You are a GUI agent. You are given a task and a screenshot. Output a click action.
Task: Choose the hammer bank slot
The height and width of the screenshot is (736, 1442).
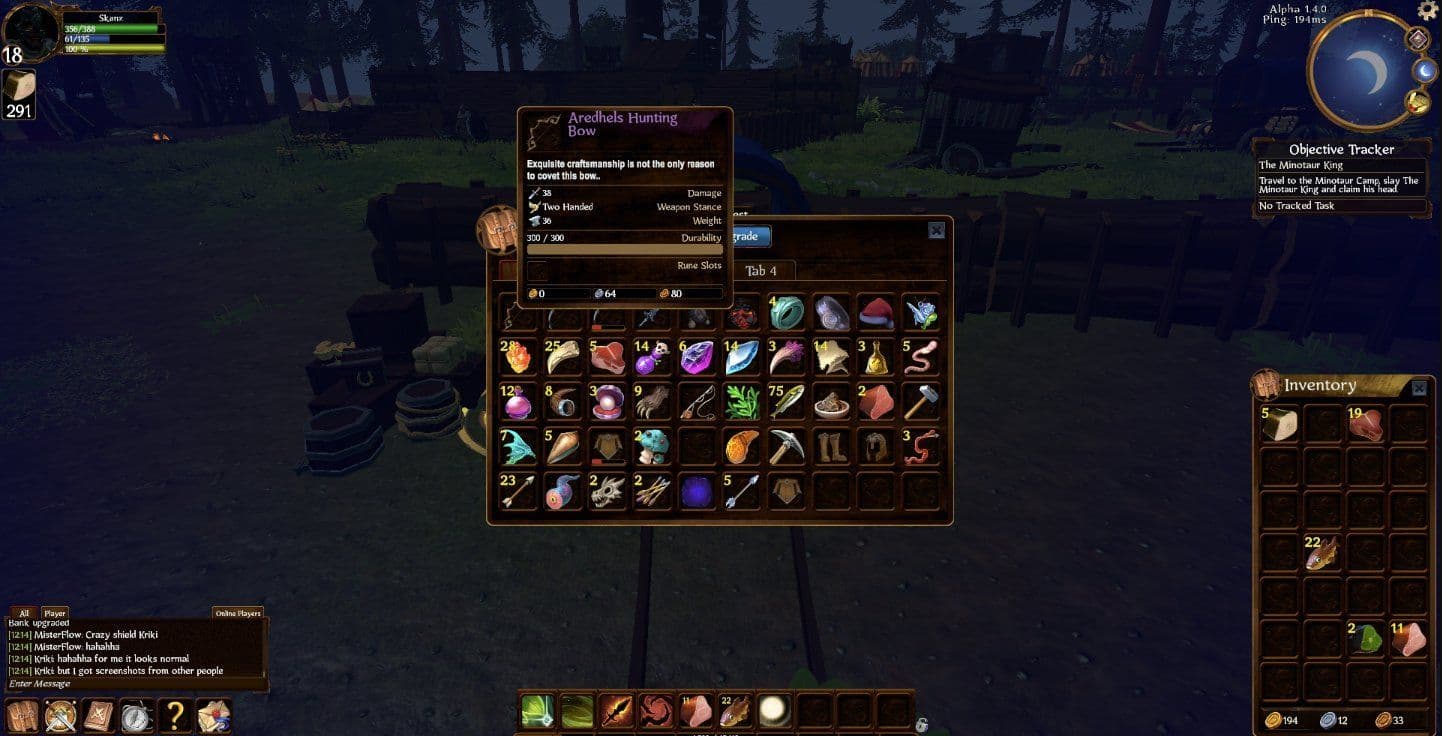pos(920,401)
